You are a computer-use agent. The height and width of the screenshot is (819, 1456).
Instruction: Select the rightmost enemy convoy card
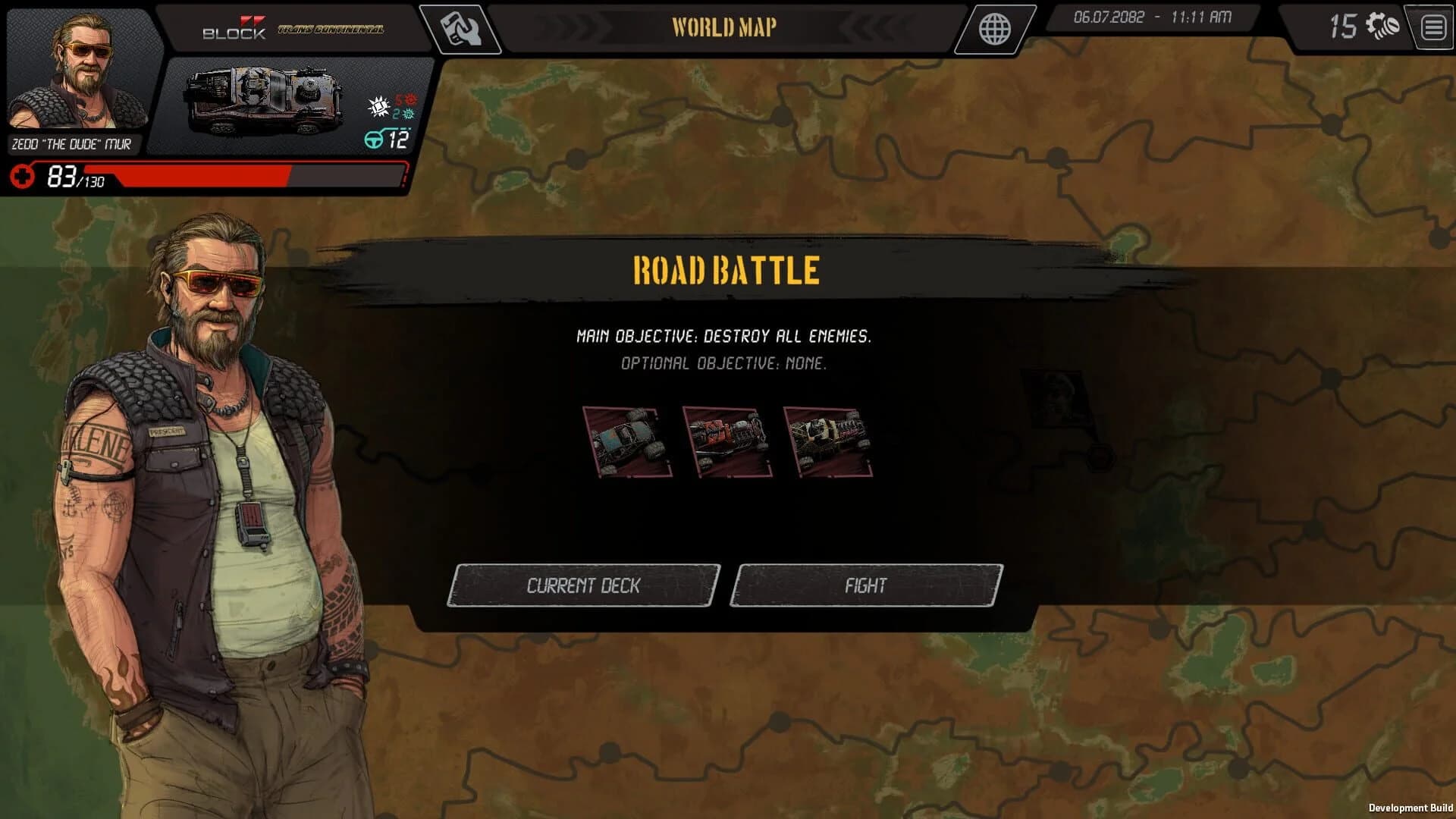[x=829, y=440]
